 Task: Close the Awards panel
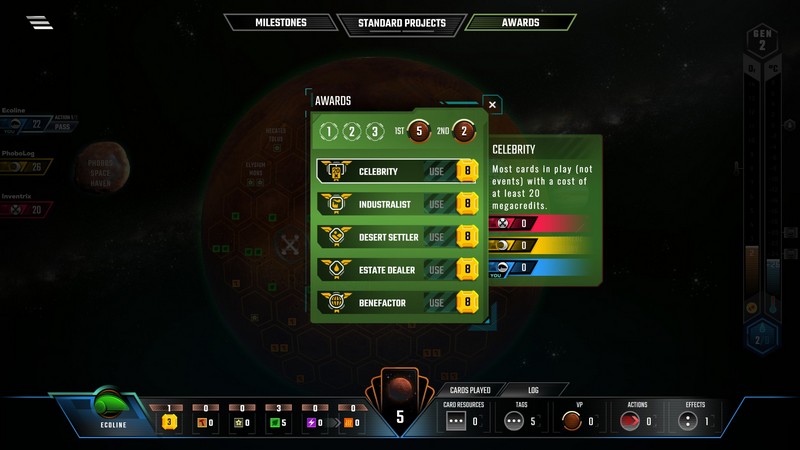[491, 103]
